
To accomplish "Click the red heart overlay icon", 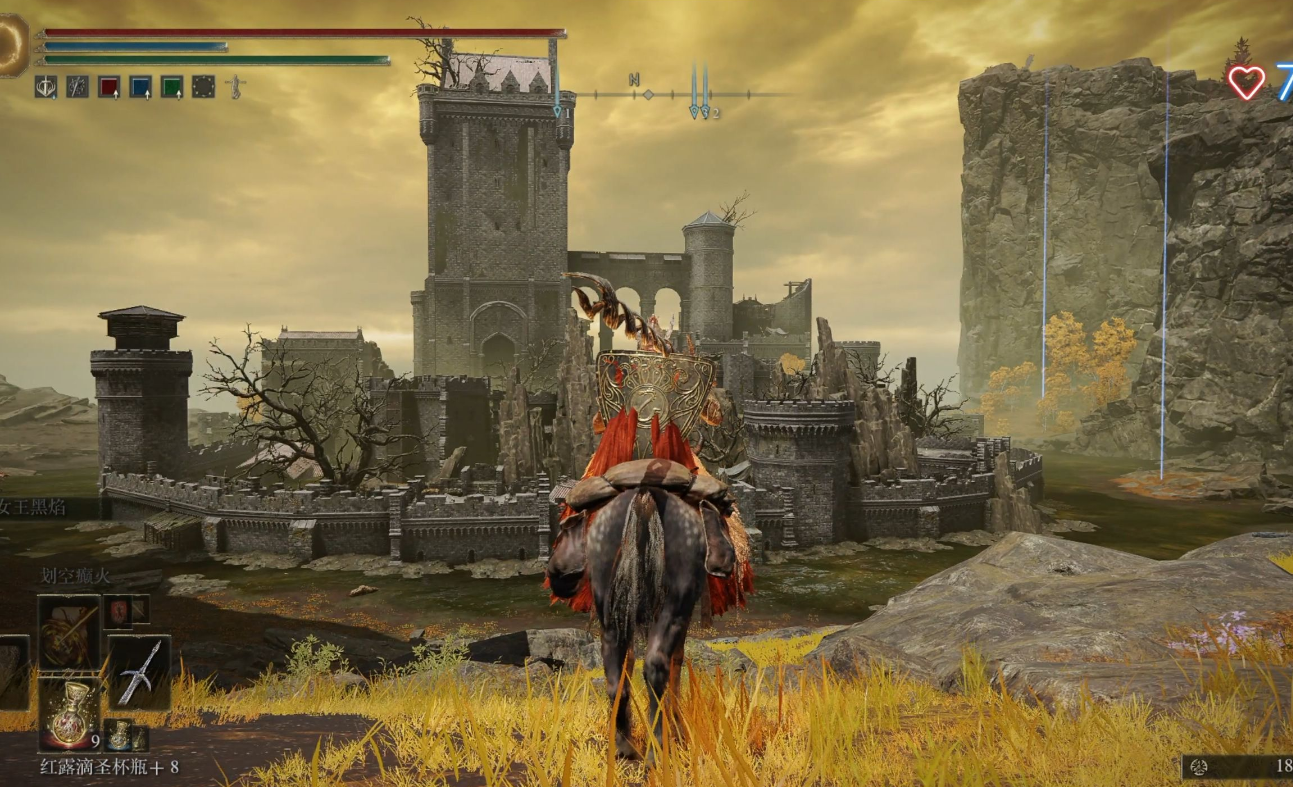I will (x=1246, y=82).
